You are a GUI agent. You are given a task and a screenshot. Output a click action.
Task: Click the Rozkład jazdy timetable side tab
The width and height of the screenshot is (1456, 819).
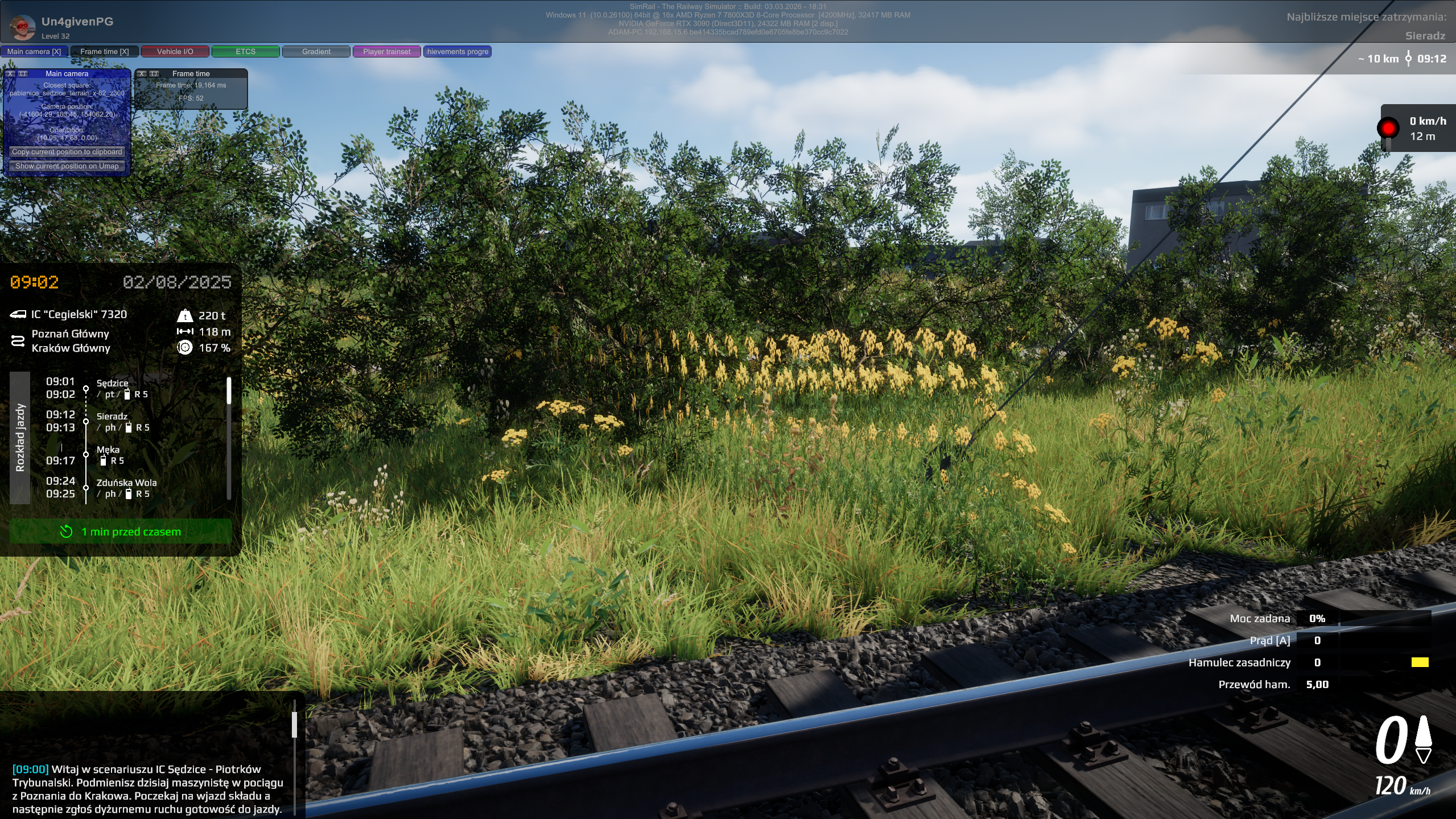(x=20, y=437)
